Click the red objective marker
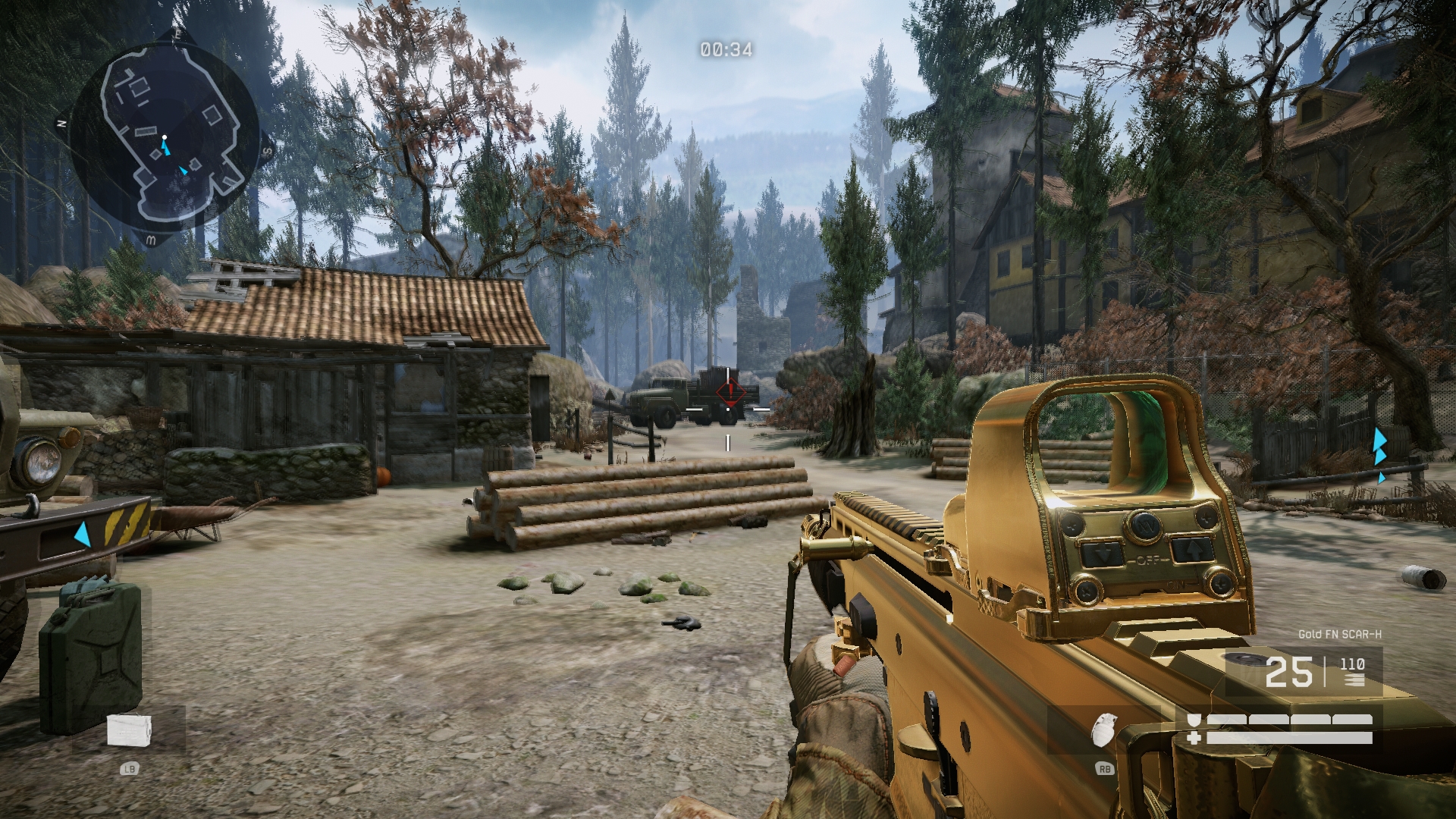The height and width of the screenshot is (819, 1456). click(730, 392)
